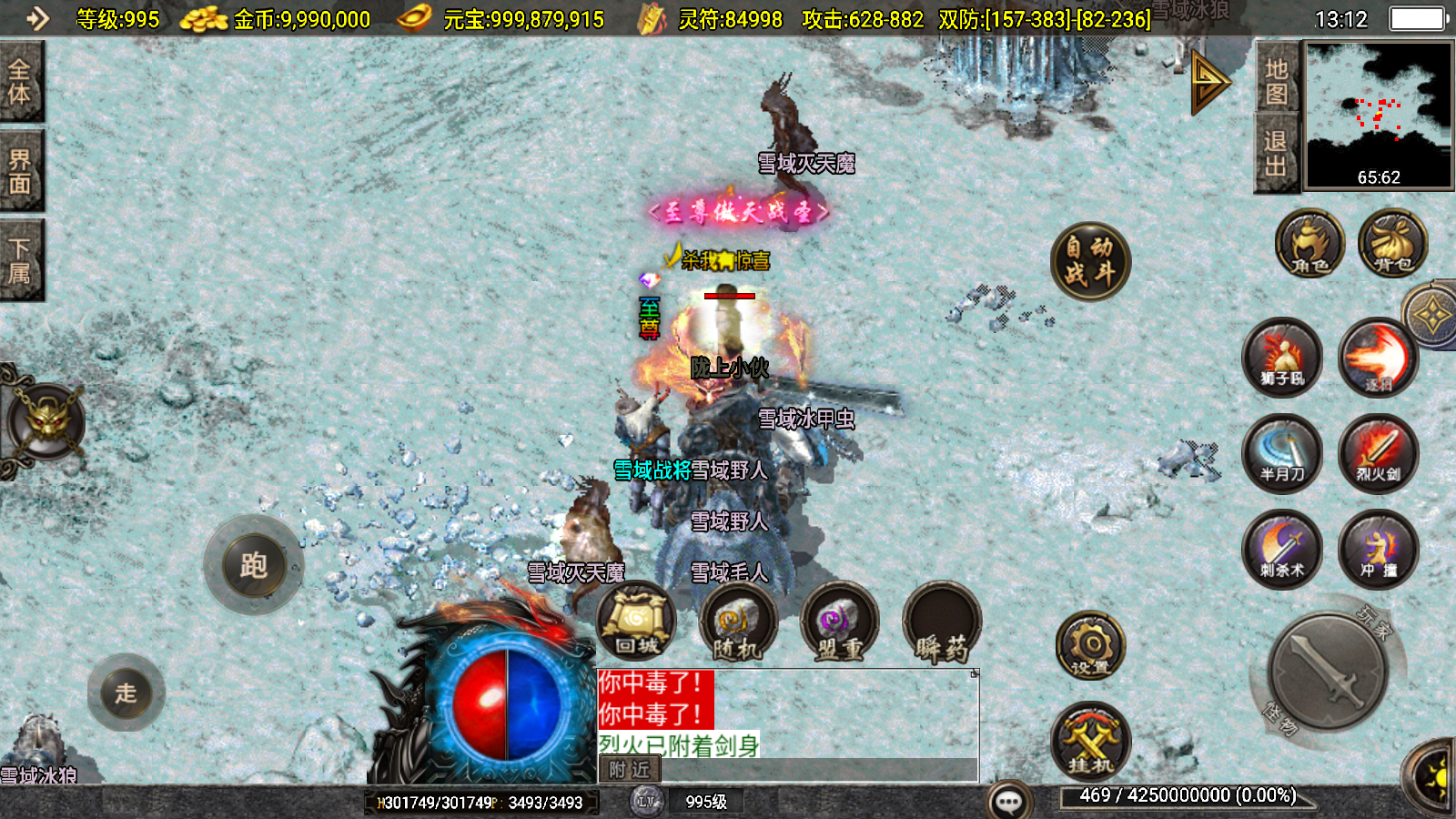Image resolution: width=1456 pixels, height=819 pixels.
Task: Trigger the 冲撞 charge skill
Action: click(1378, 550)
